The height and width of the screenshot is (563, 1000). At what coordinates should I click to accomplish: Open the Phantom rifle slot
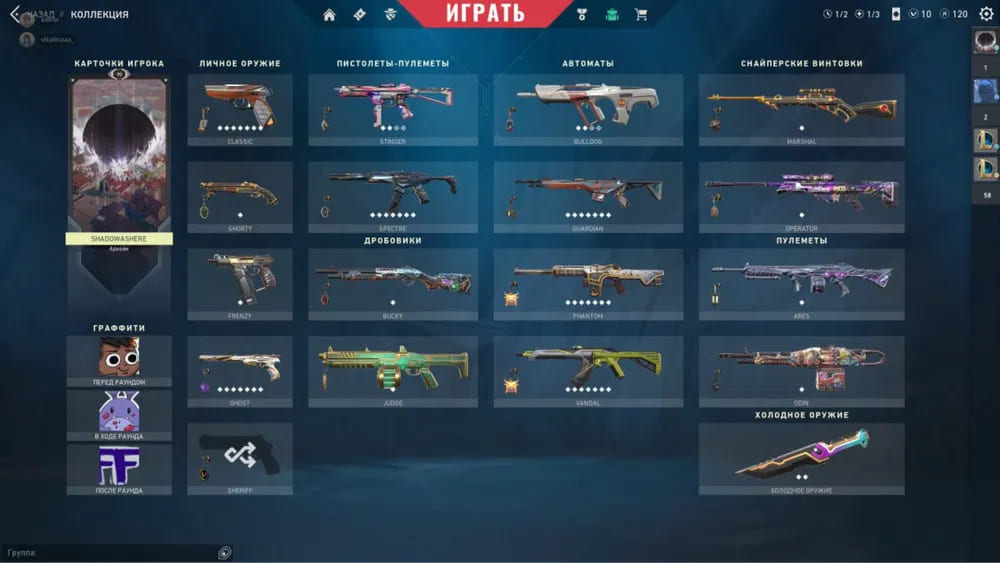pos(588,281)
